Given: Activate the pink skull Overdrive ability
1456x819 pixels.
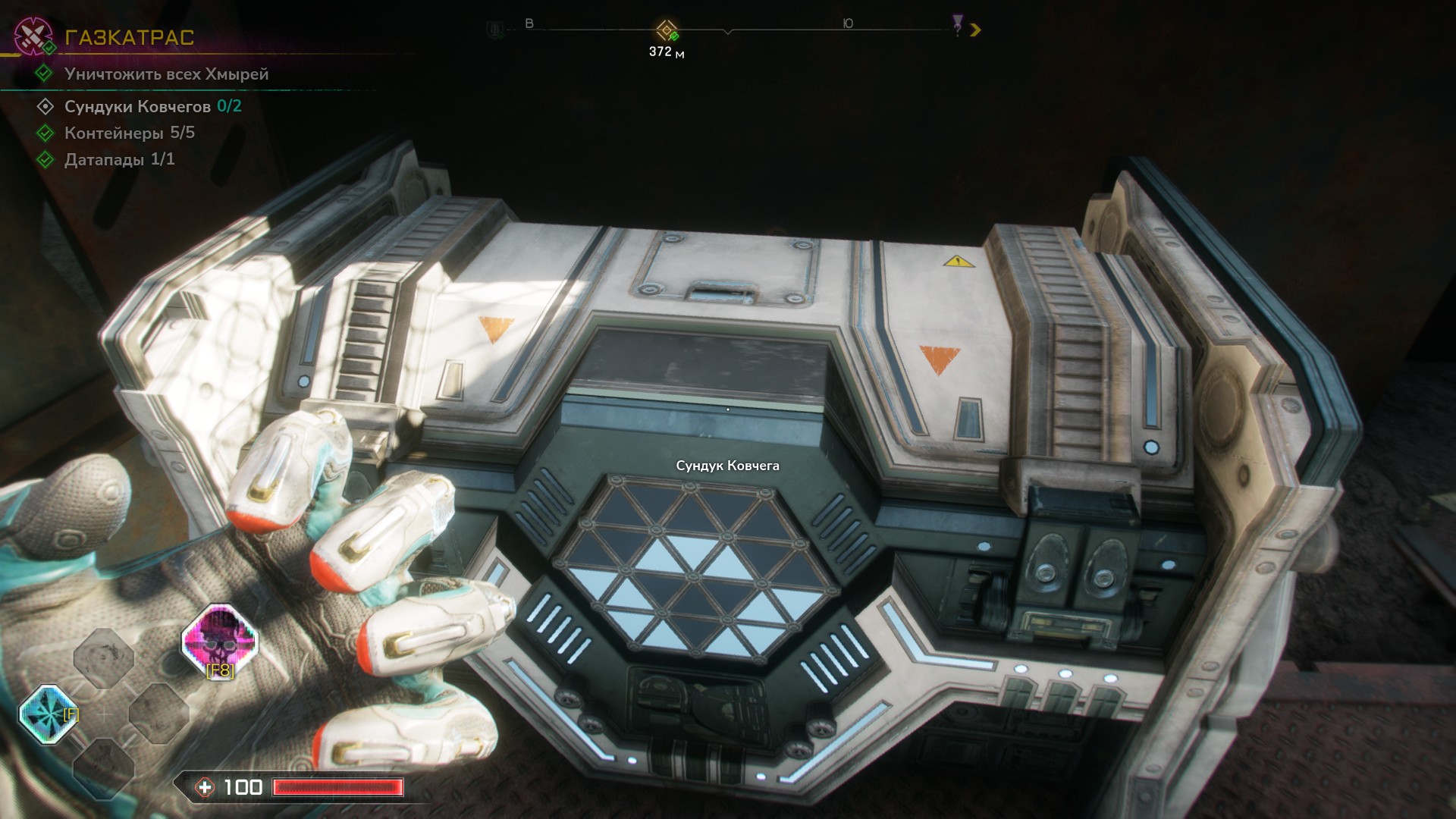Looking at the screenshot, I should point(220,641).
